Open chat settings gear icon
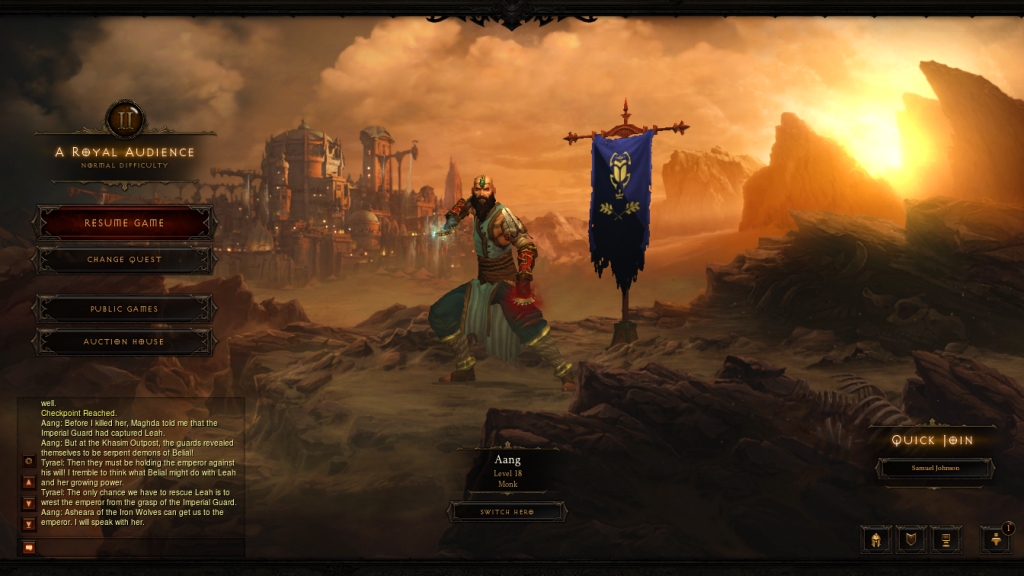 point(28,462)
